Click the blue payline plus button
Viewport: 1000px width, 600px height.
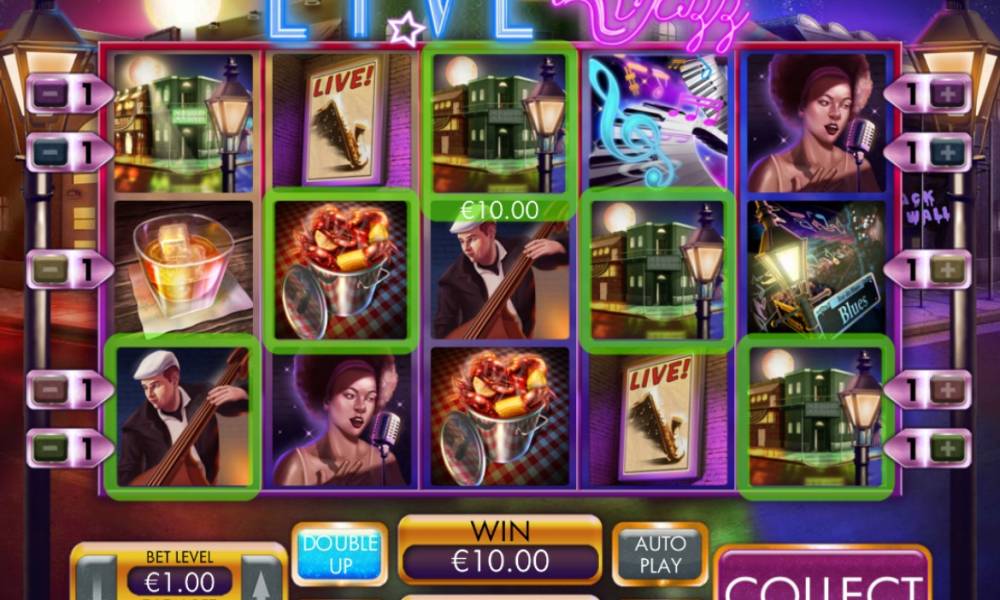coord(946,152)
